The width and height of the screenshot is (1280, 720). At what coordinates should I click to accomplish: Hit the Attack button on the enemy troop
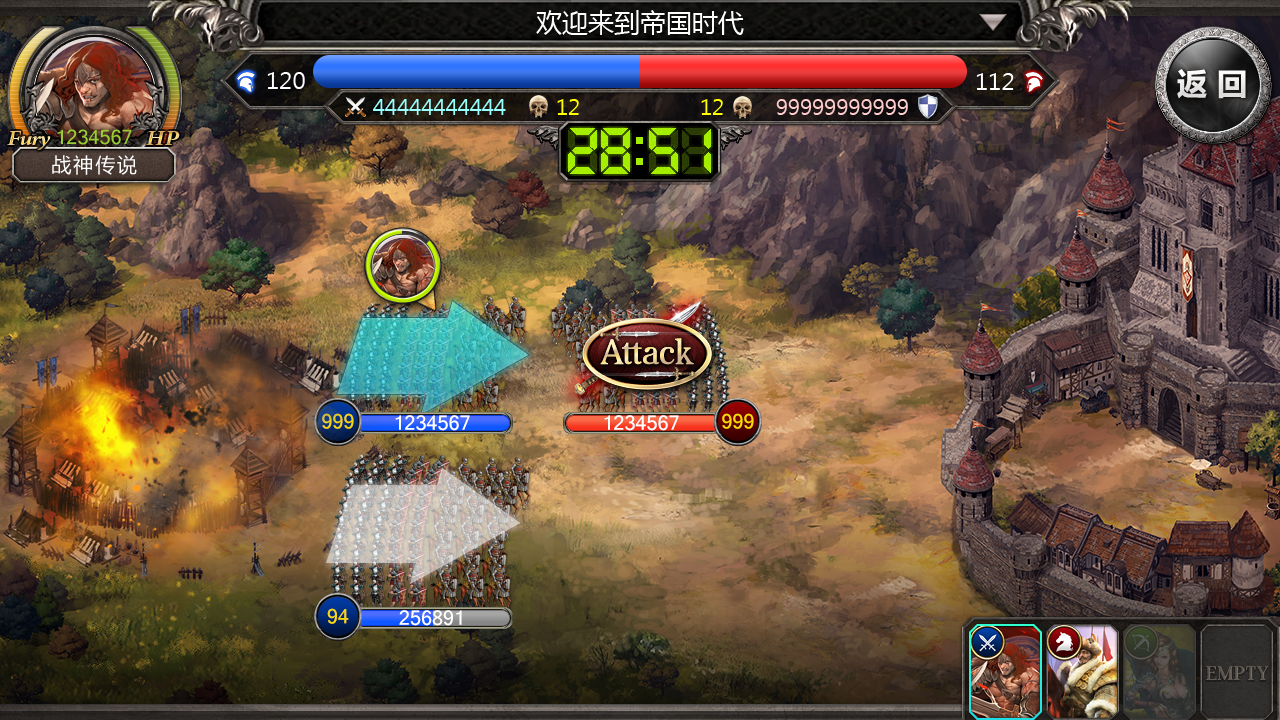pos(646,353)
